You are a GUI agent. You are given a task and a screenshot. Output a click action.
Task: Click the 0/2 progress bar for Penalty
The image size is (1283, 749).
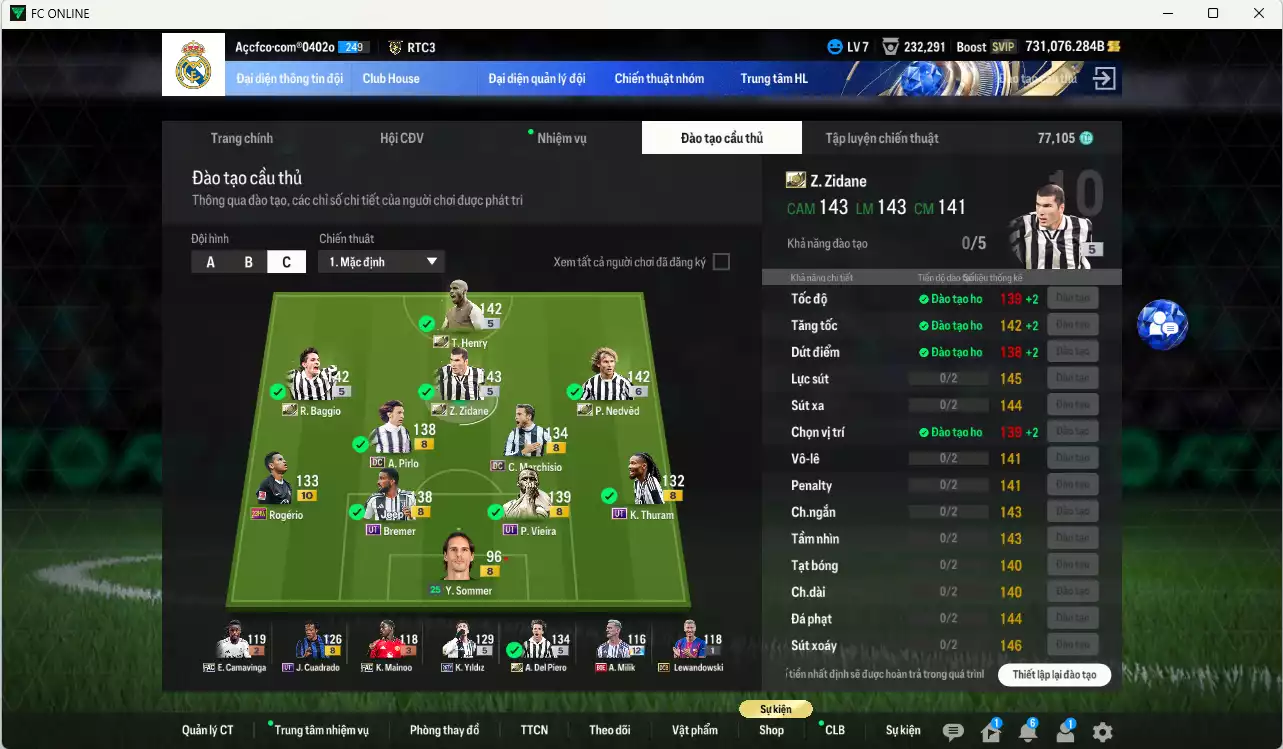947,484
